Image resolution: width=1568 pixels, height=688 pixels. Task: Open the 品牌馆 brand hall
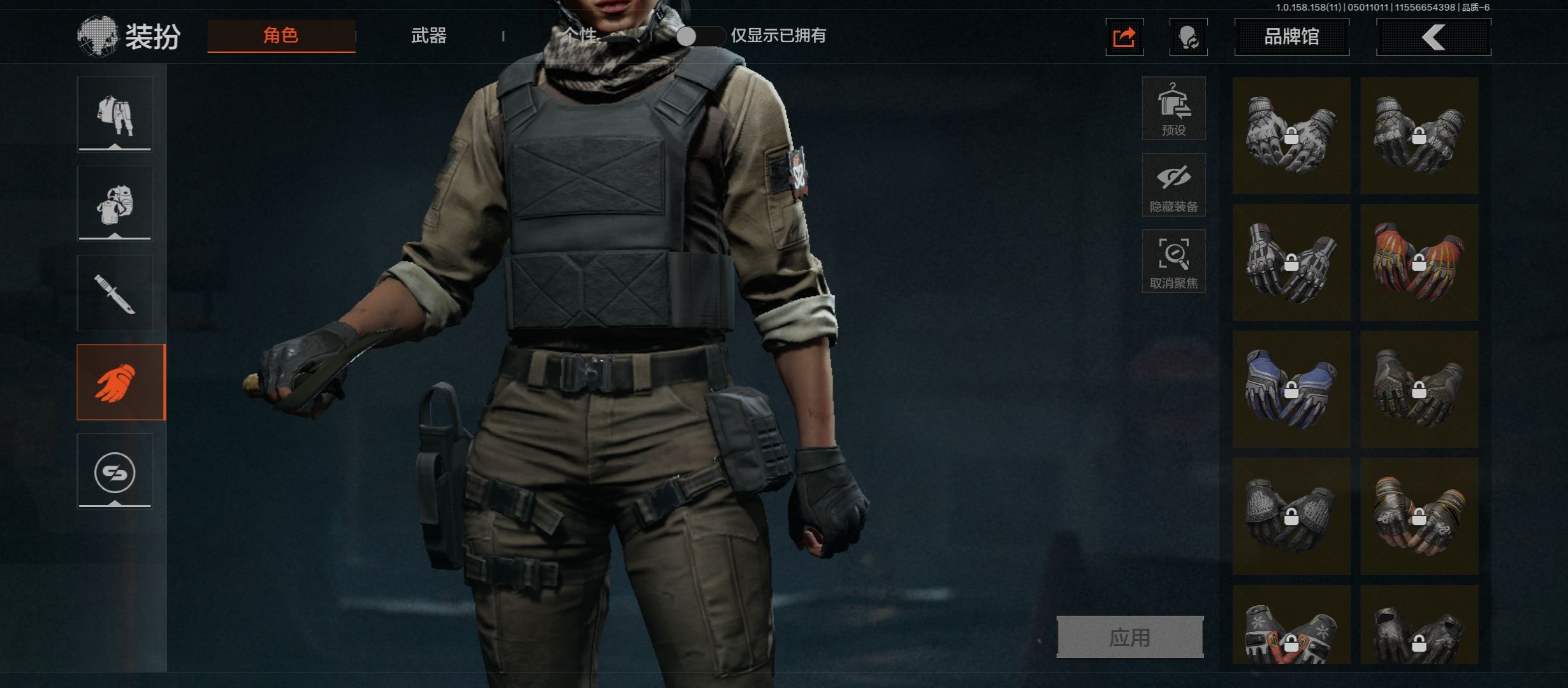1291,37
